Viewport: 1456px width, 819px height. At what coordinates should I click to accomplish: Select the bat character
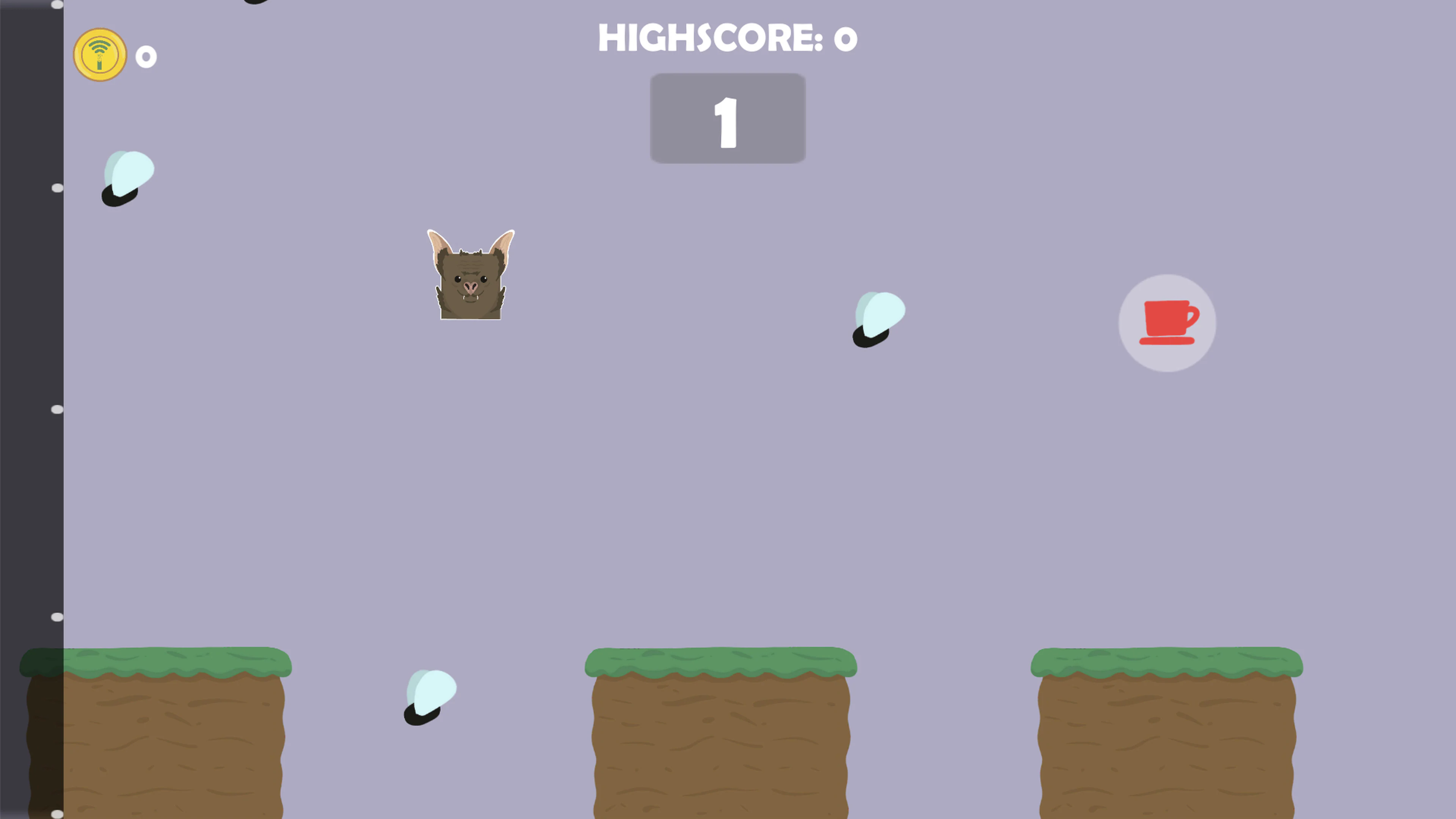pos(471,275)
